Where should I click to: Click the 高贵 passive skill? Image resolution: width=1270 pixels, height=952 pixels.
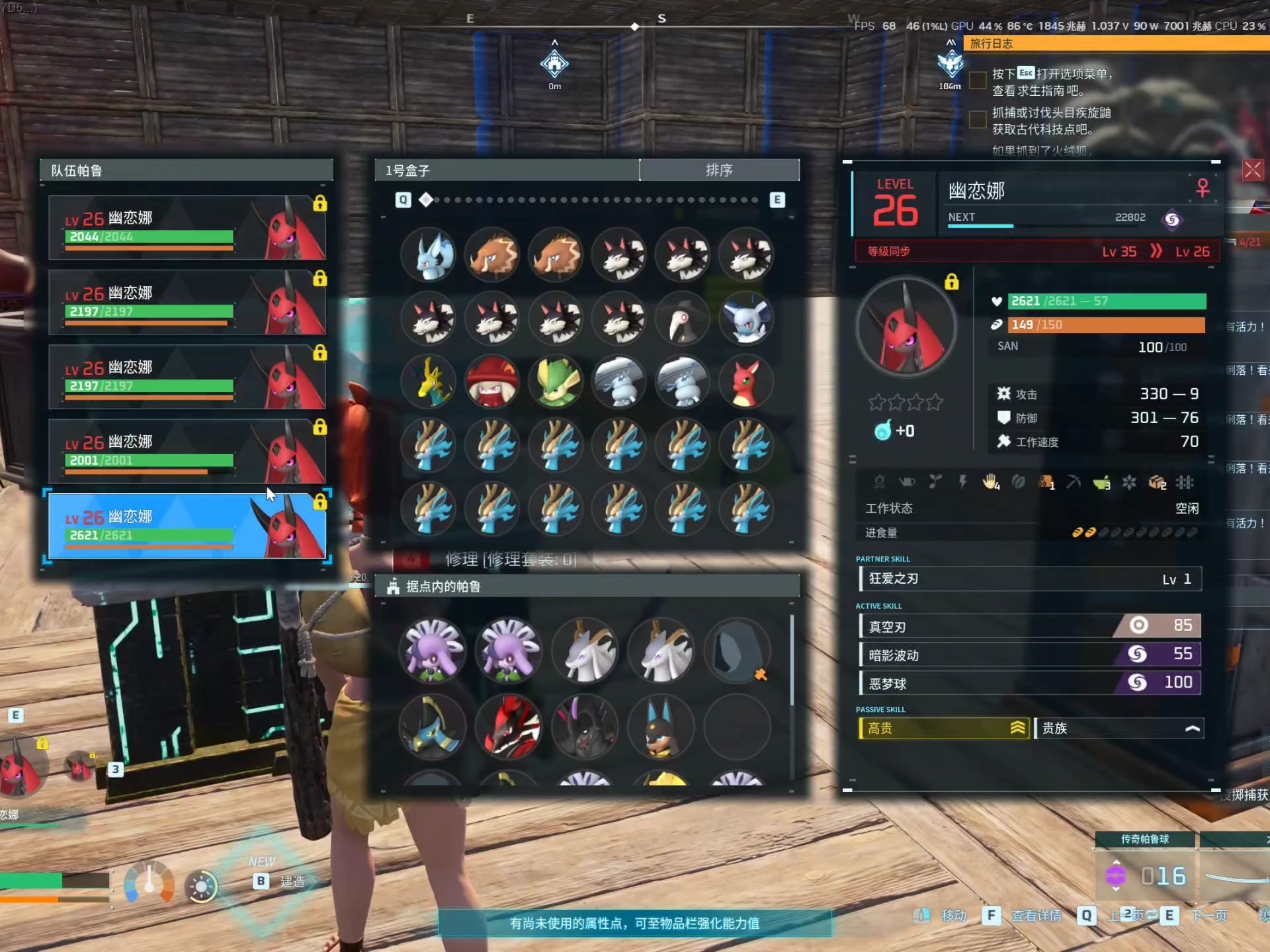tap(944, 729)
